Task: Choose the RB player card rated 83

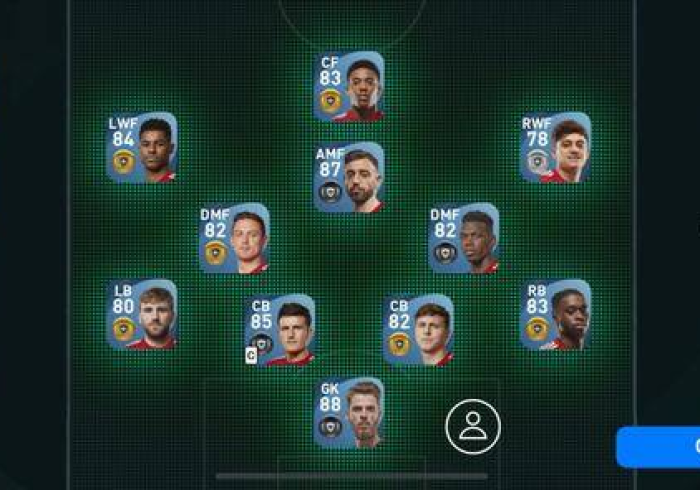Action: [555, 314]
